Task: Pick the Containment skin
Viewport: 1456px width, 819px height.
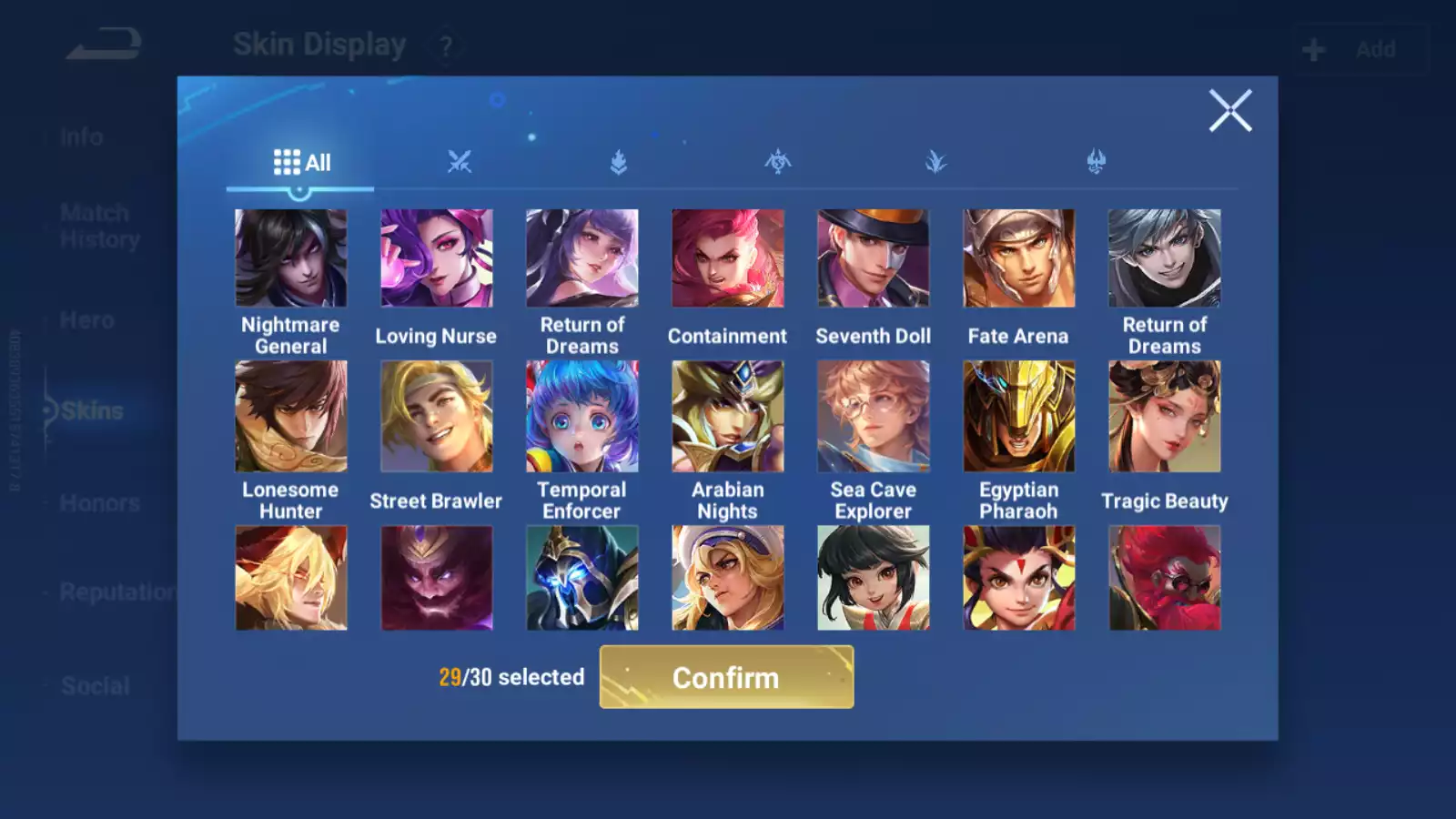Action: pyautogui.click(x=727, y=259)
